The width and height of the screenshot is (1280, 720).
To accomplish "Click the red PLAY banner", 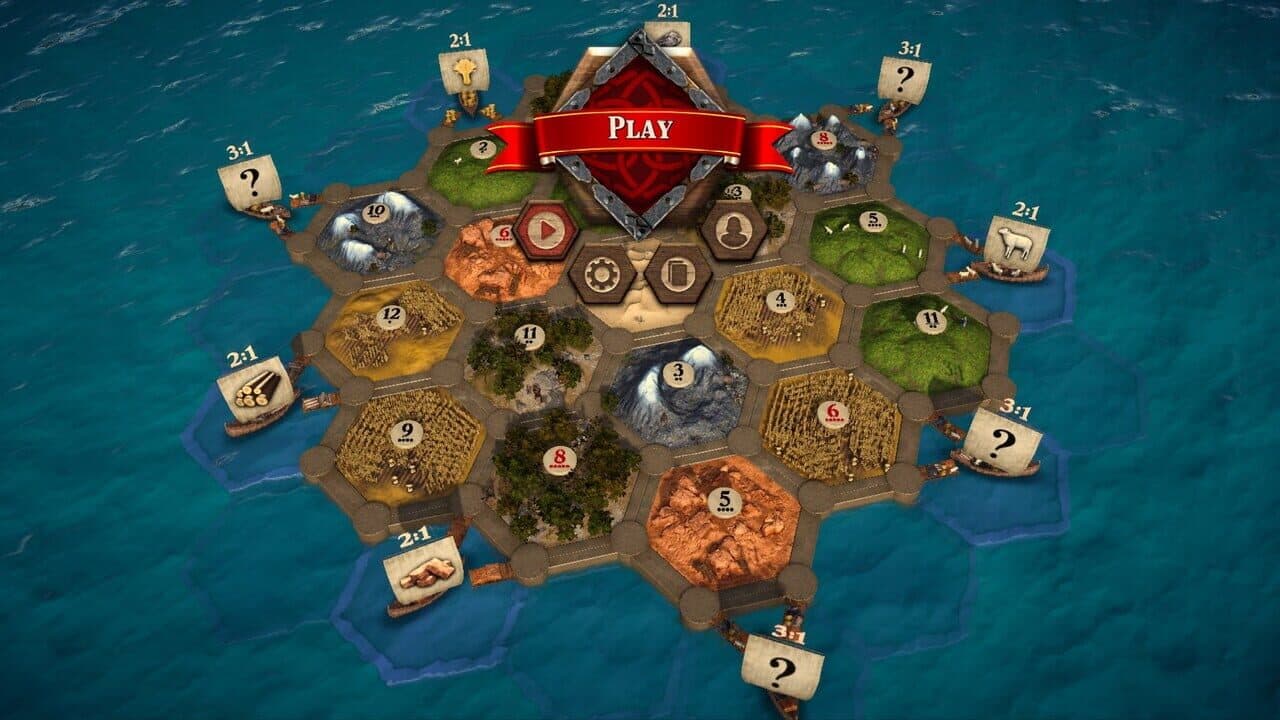I will [640, 128].
